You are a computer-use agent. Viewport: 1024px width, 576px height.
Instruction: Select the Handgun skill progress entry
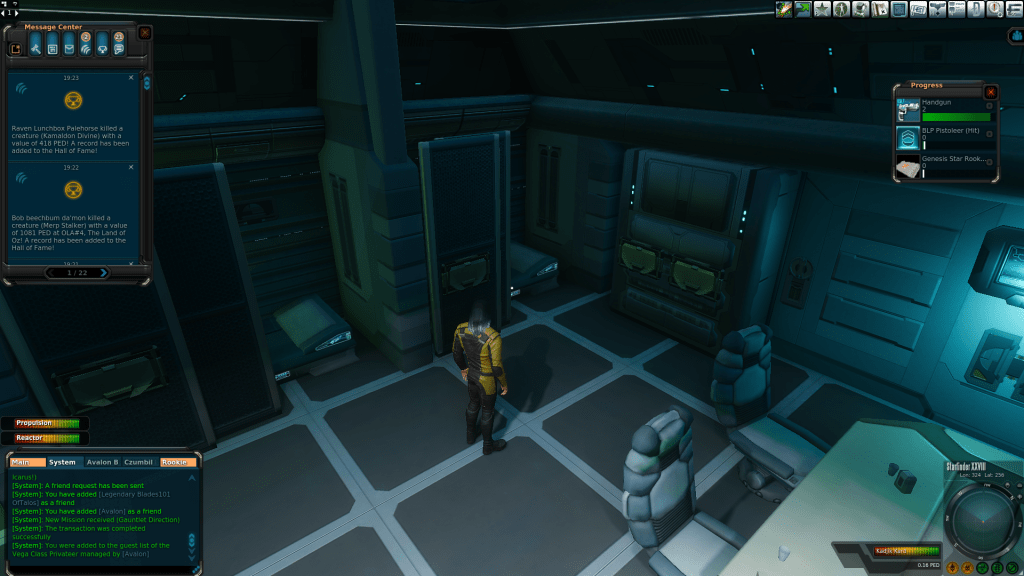coord(944,110)
